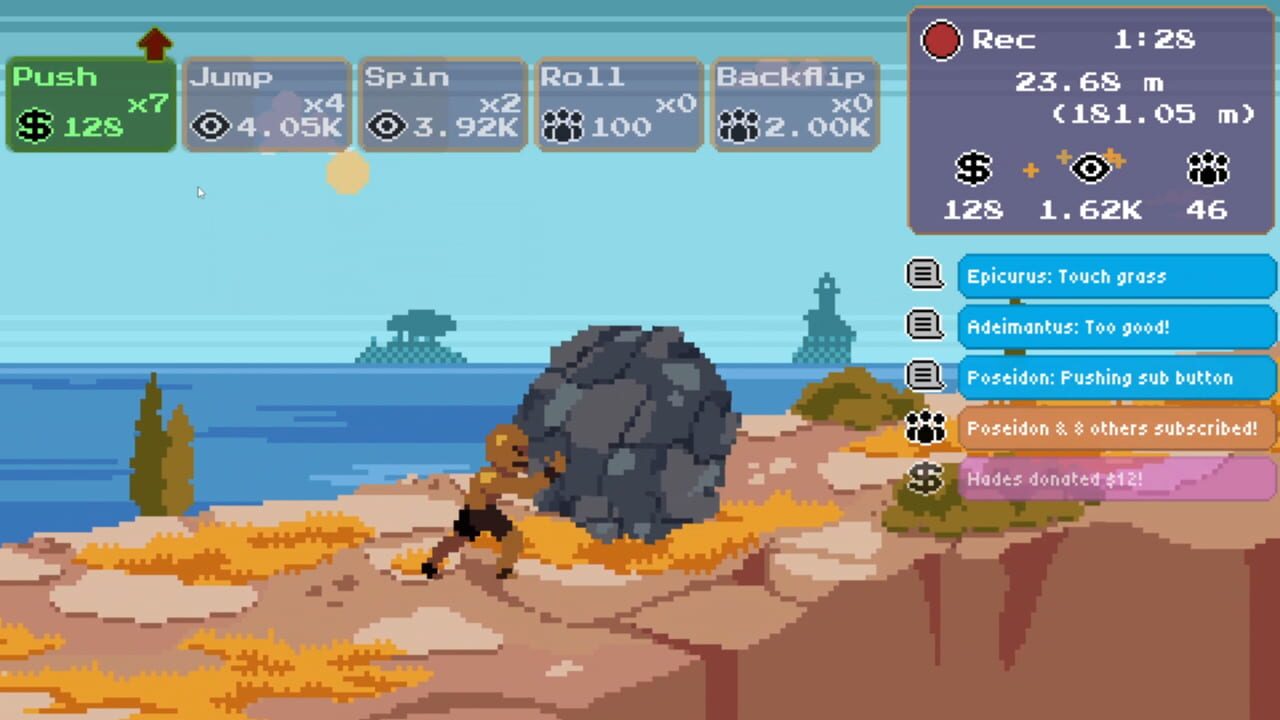Toggle the chat bubble next to Adeimantus' message
1280x720 pixels.
[925, 326]
